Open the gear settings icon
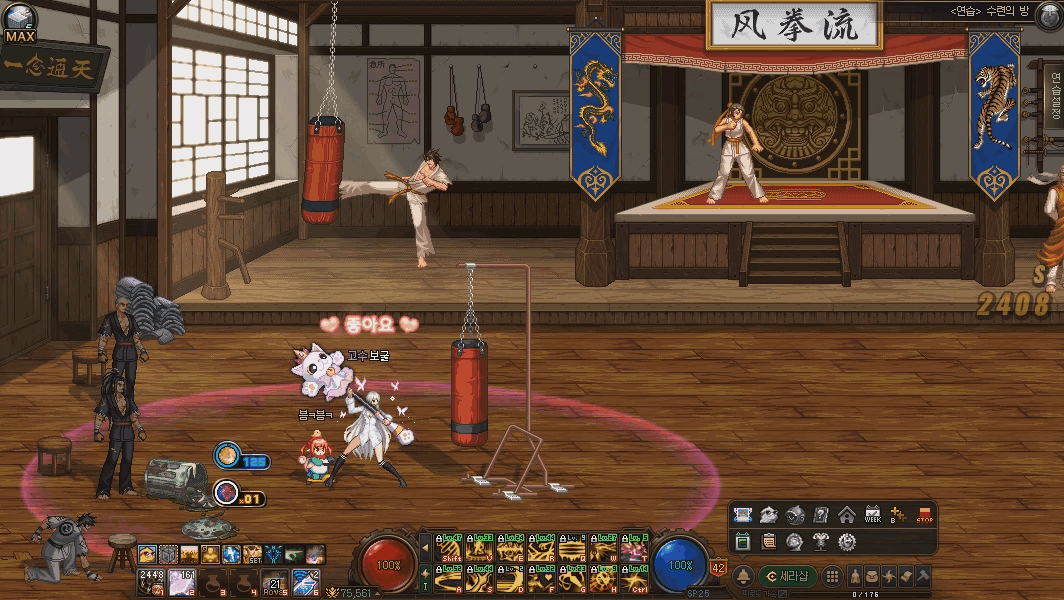1064x600 pixels. pos(847,541)
